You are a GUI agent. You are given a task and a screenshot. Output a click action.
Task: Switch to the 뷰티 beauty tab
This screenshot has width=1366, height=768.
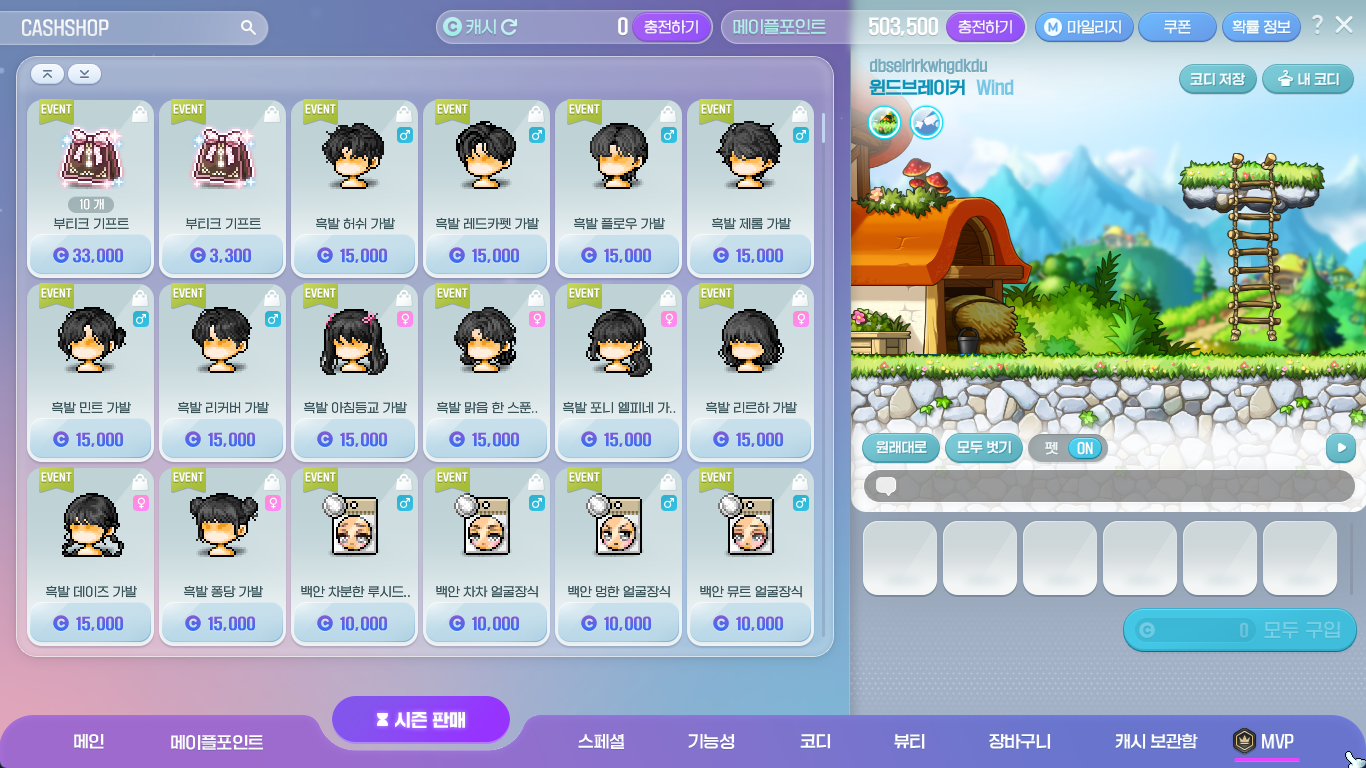pos(909,741)
